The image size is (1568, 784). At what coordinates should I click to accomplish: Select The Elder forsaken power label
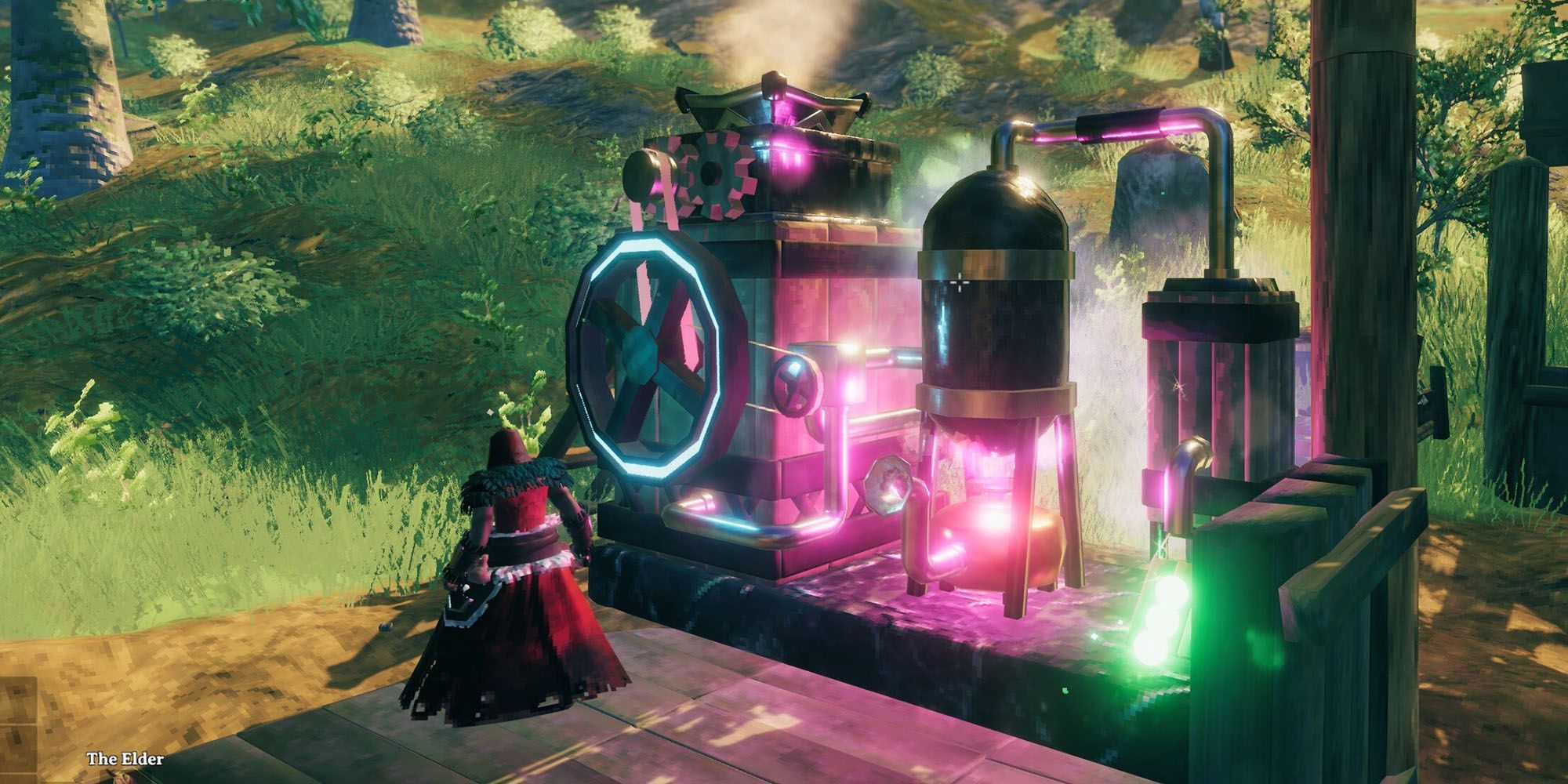click(x=125, y=759)
